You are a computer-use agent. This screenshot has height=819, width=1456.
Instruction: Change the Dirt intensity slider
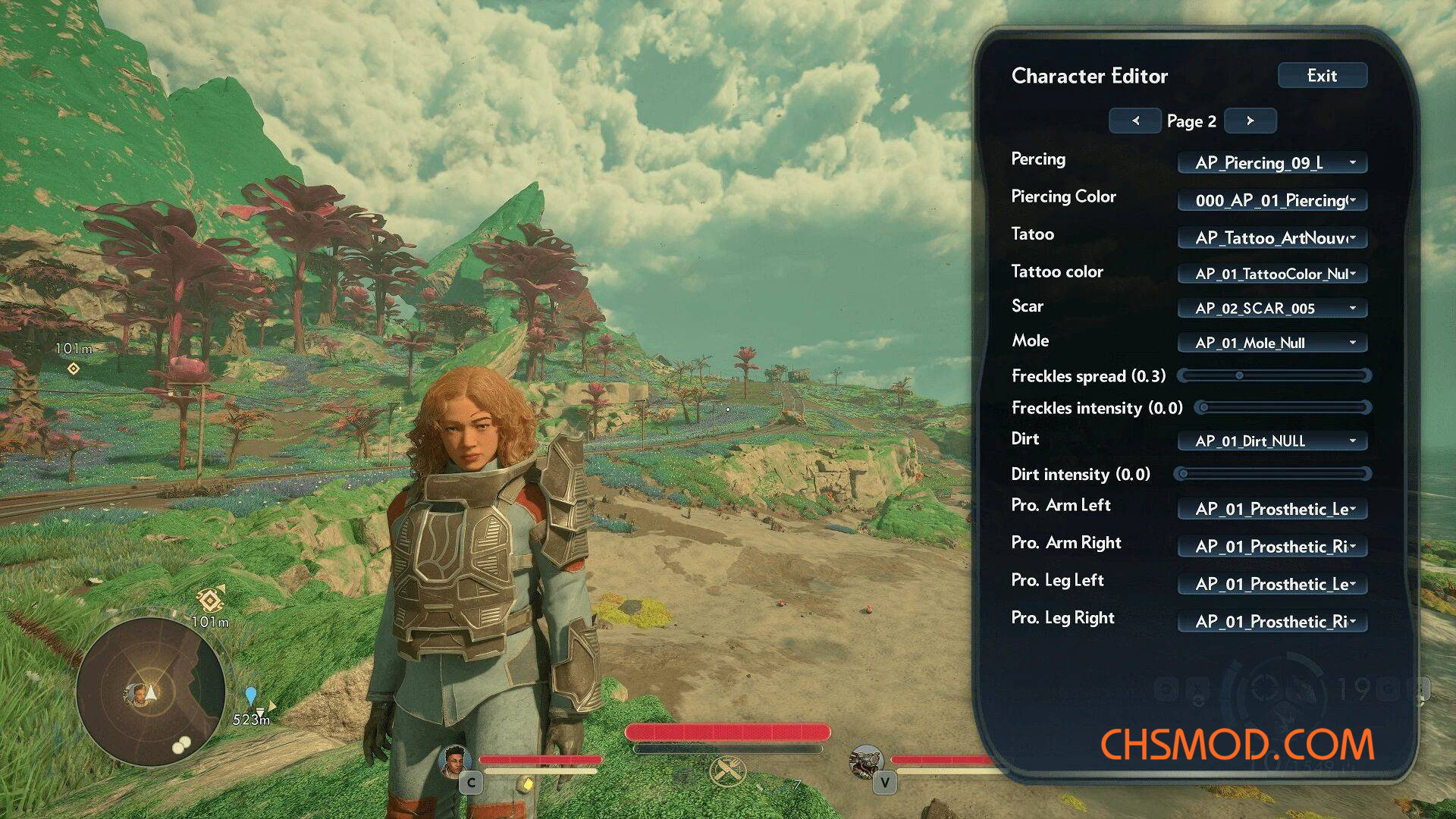pyautogui.click(x=1184, y=474)
